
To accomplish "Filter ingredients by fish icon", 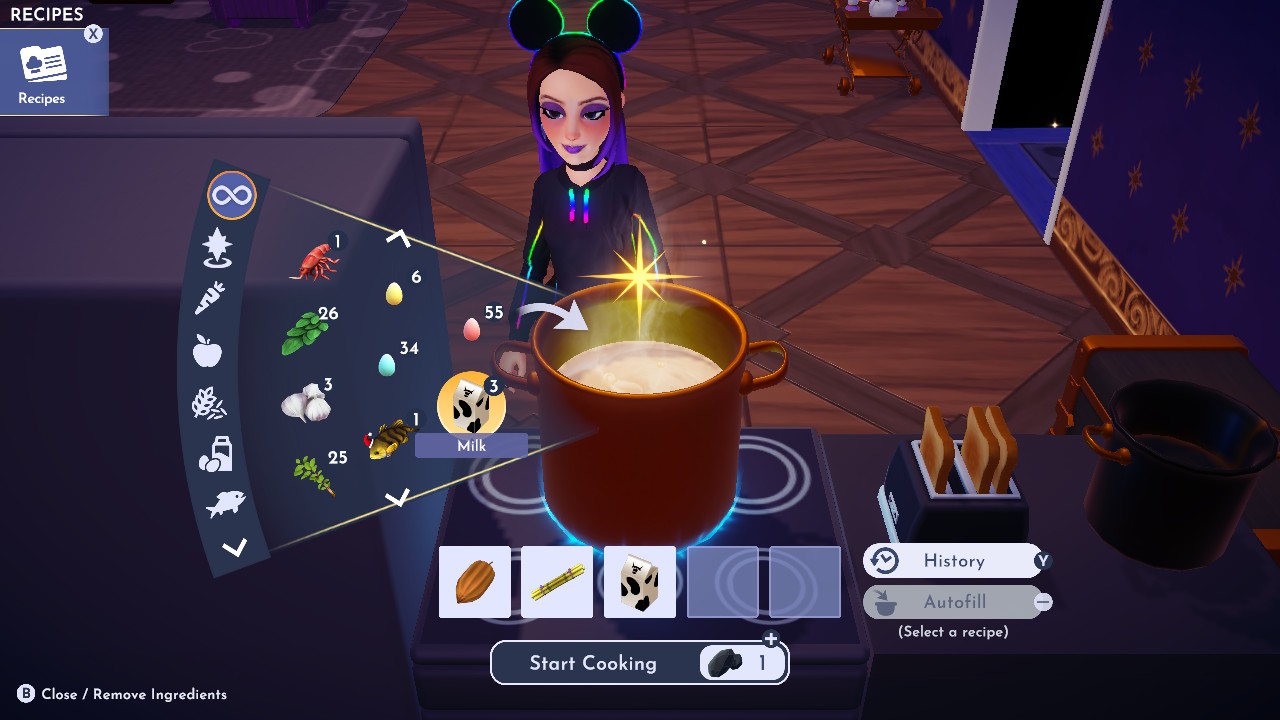I will point(224,503).
